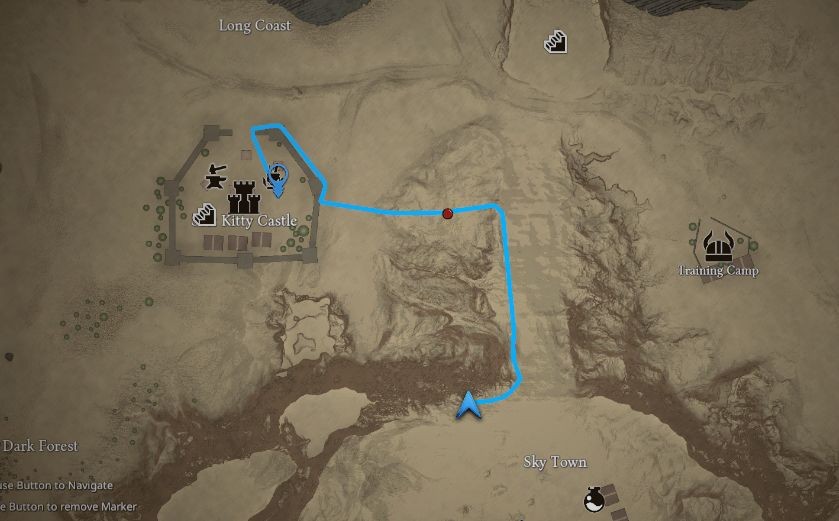Select the Kitty Castle tower icon
Screen dimensions: 839x521
coord(244,195)
